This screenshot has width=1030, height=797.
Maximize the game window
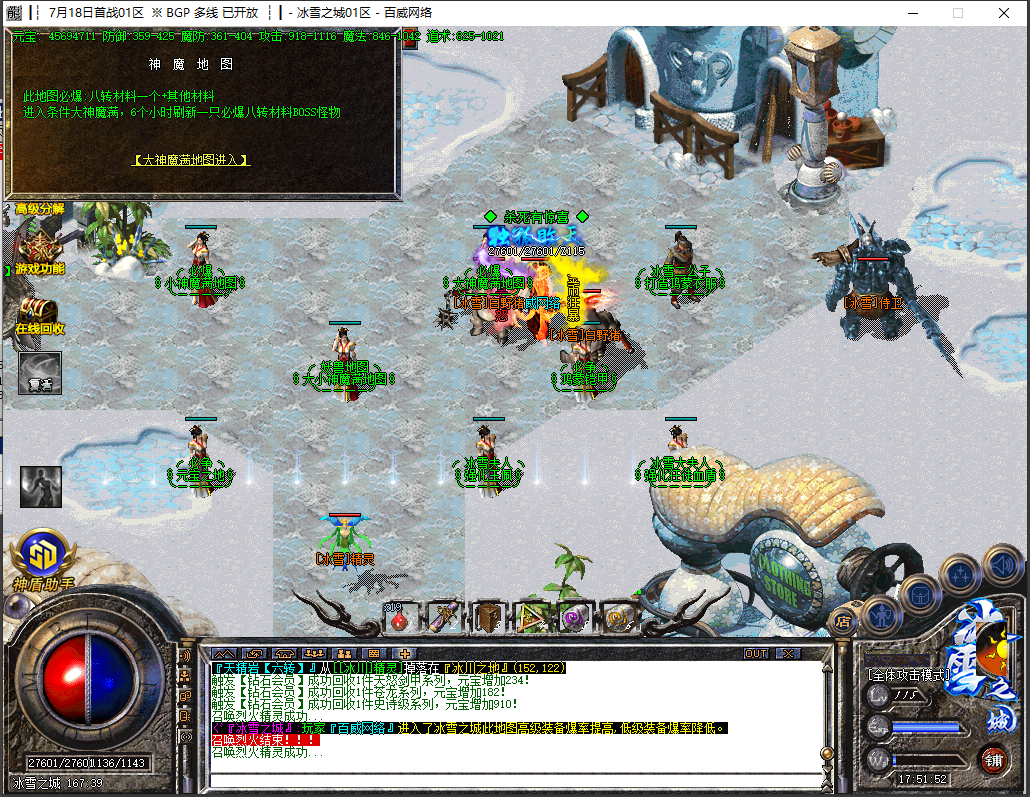click(957, 13)
